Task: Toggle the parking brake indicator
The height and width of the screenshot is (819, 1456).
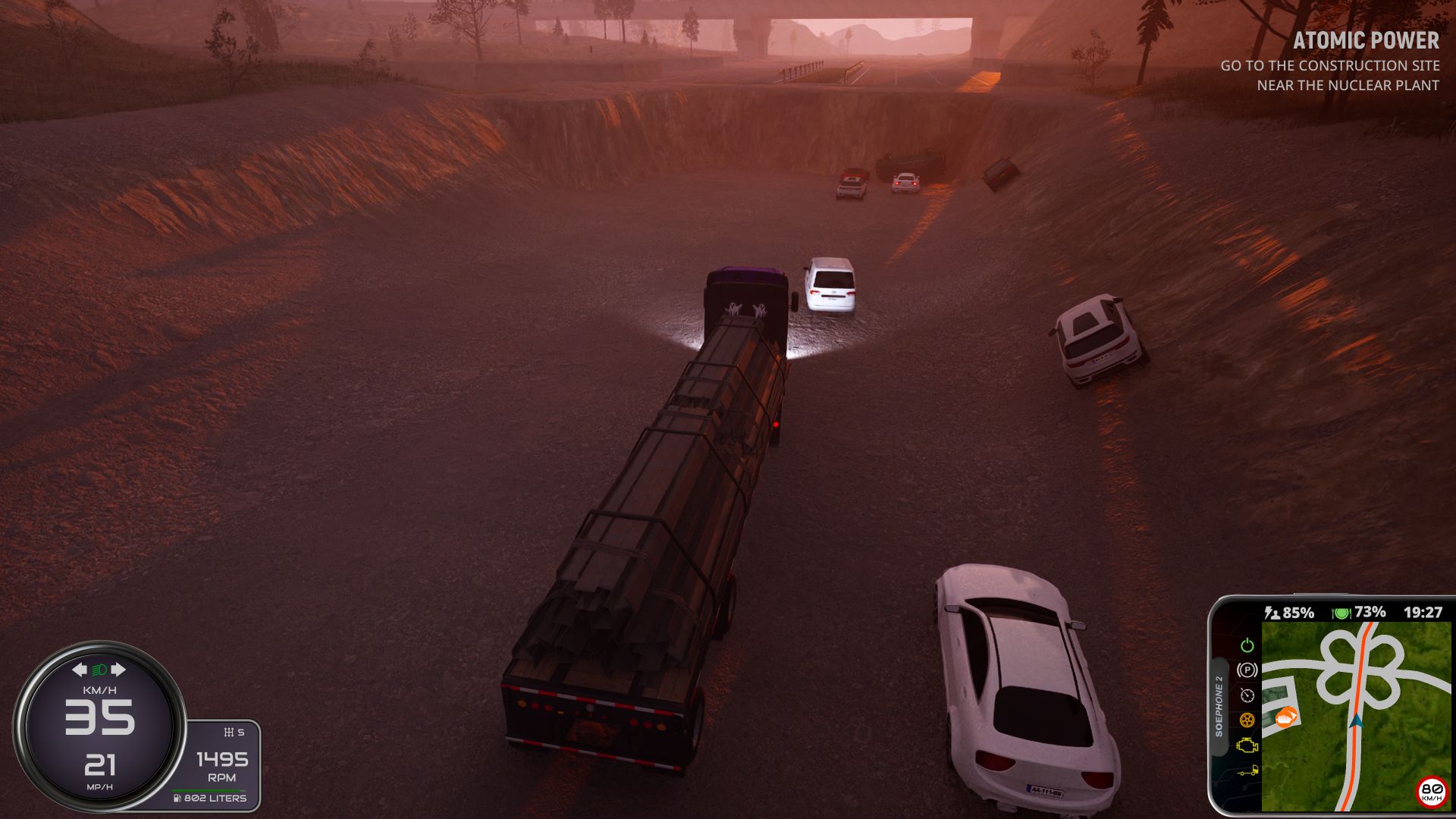Action: point(1247,670)
